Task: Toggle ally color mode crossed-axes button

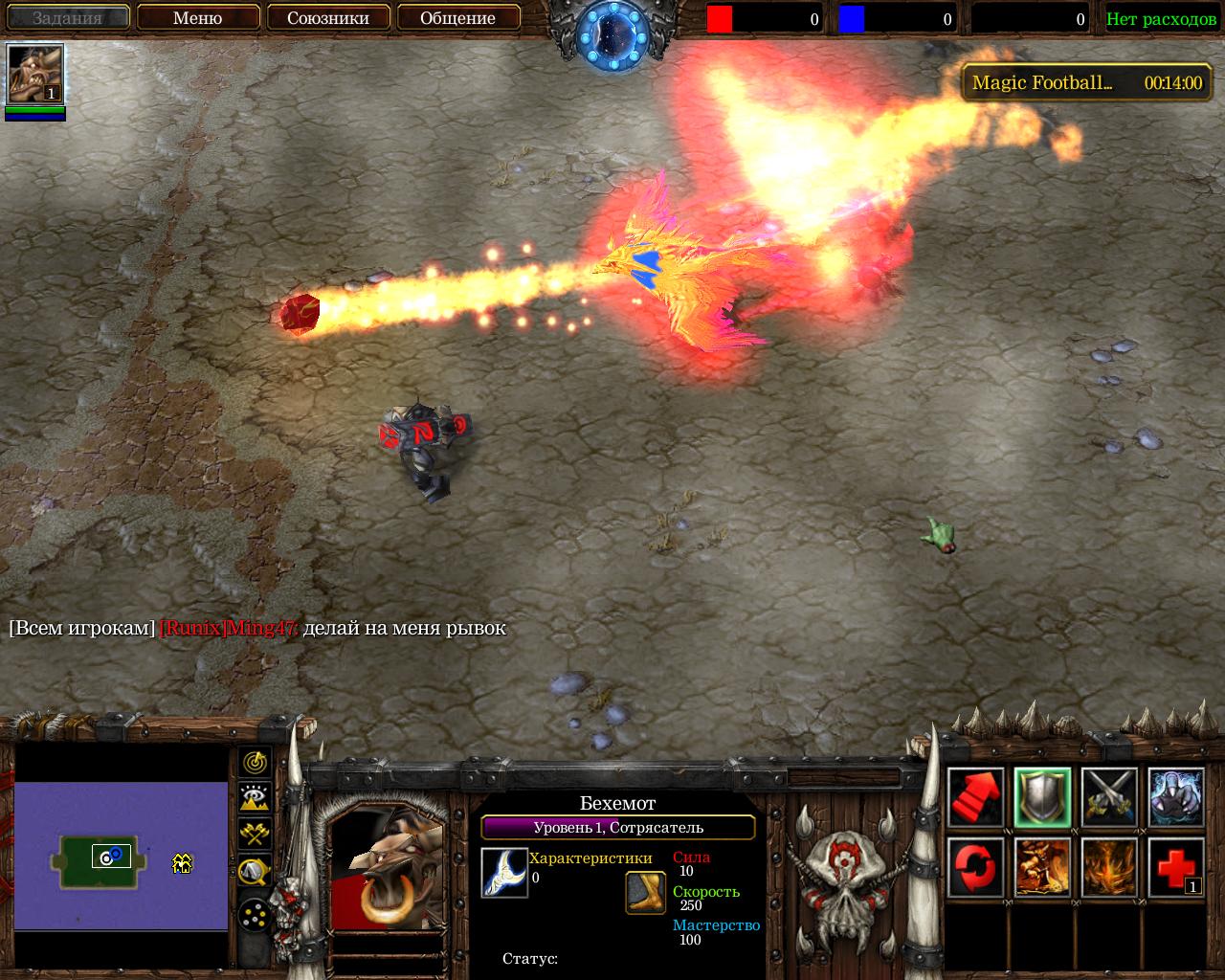Action: (x=255, y=834)
